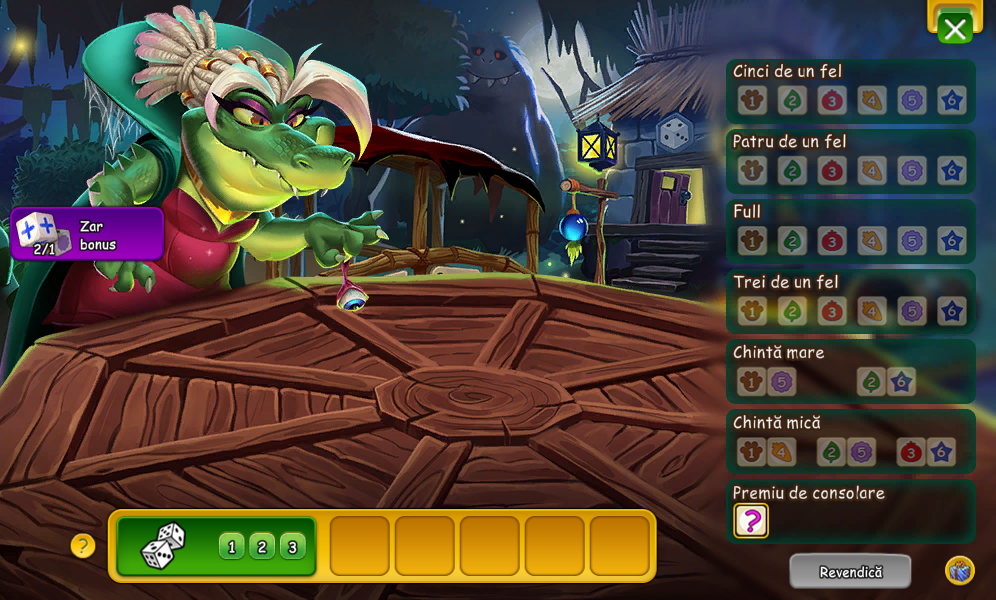This screenshot has width=996, height=600.
Task: Open the Zar bonus panel
Action: coord(88,234)
